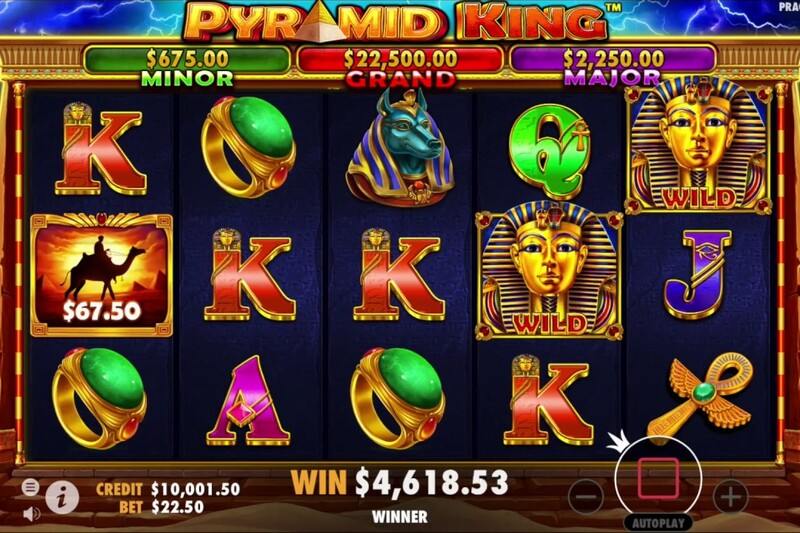
Task: Decrease the bet with the minus button
Action: (589, 494)
